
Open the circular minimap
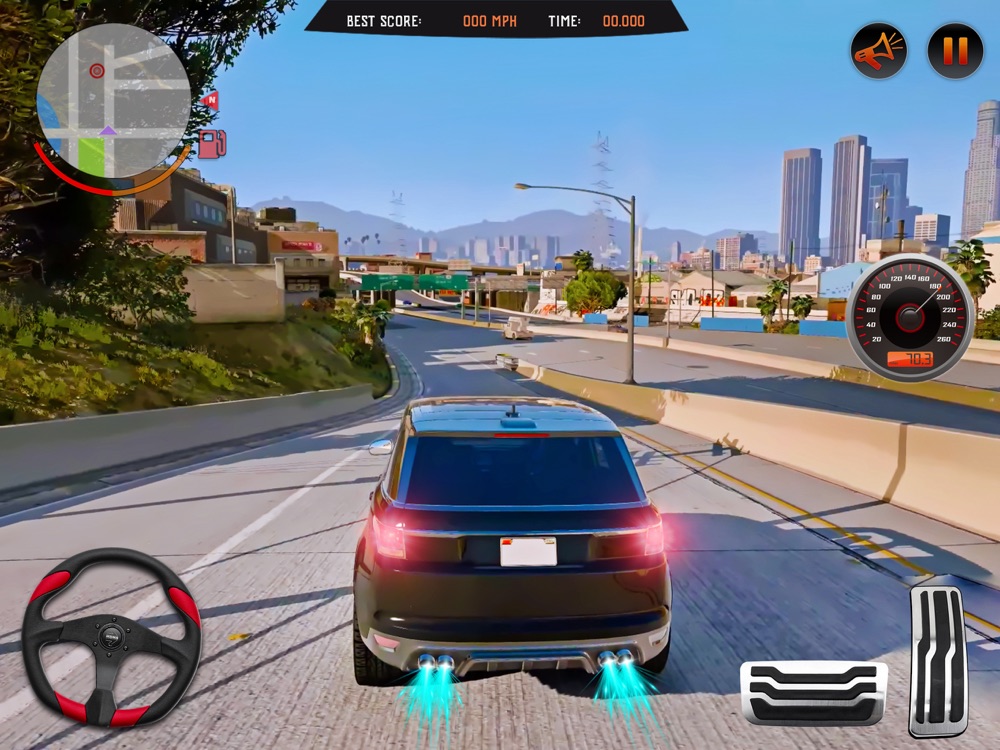[113, 100]
